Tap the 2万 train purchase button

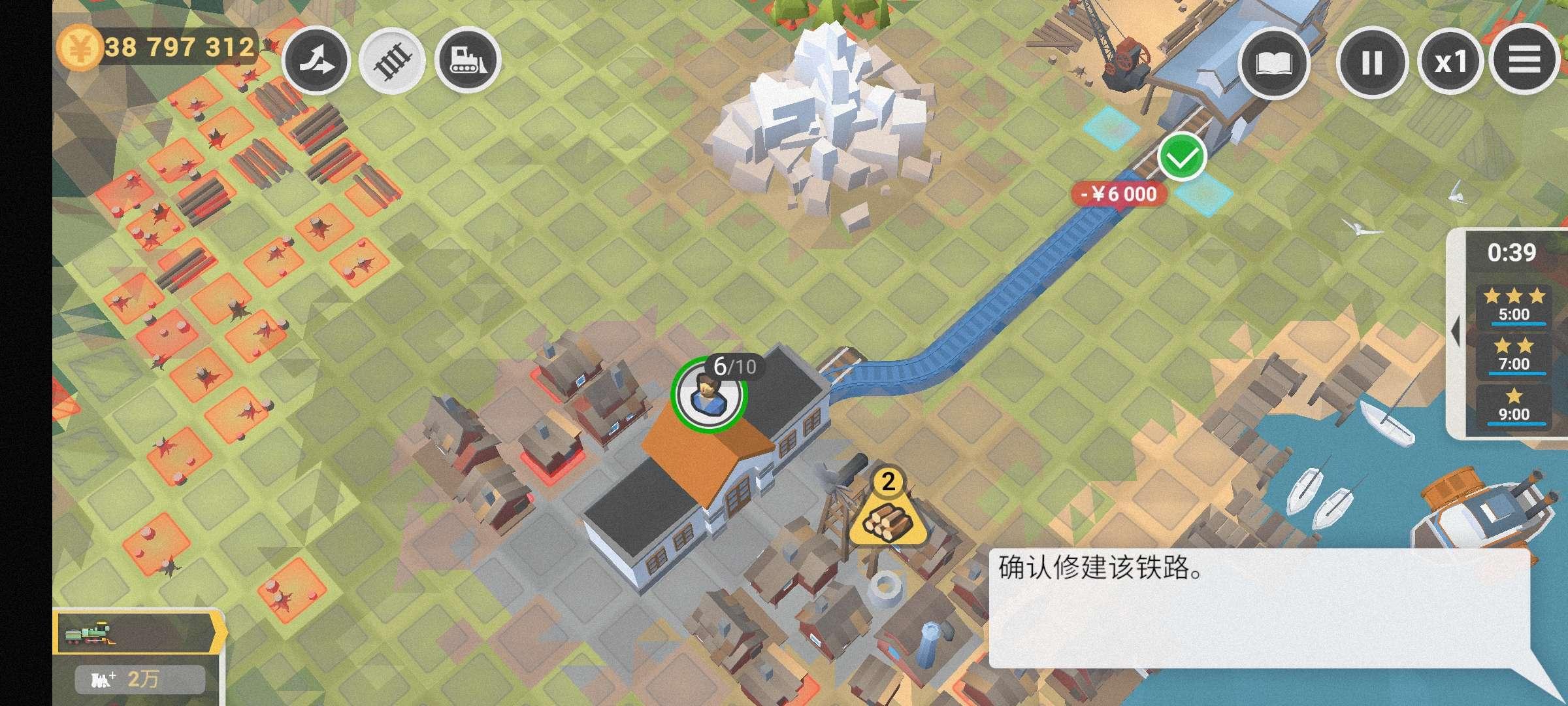click(x=140, y=680)
